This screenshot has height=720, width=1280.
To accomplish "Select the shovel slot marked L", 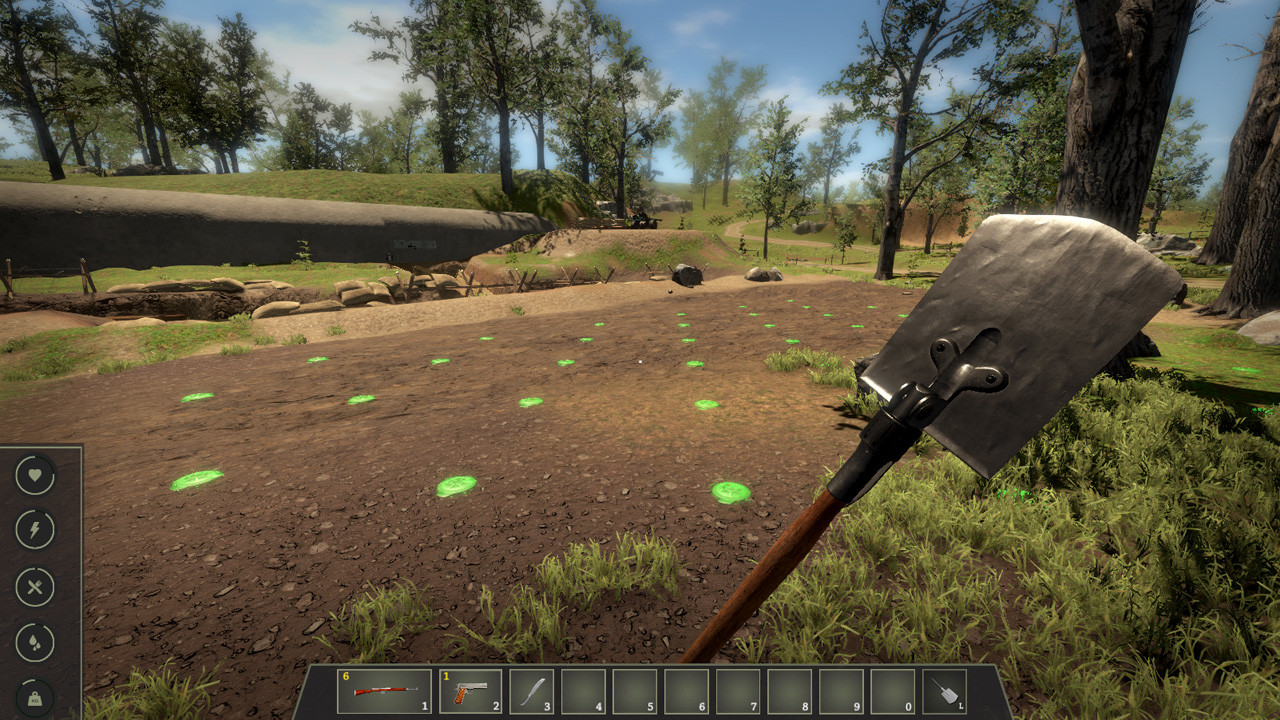I will coord(943,691).
